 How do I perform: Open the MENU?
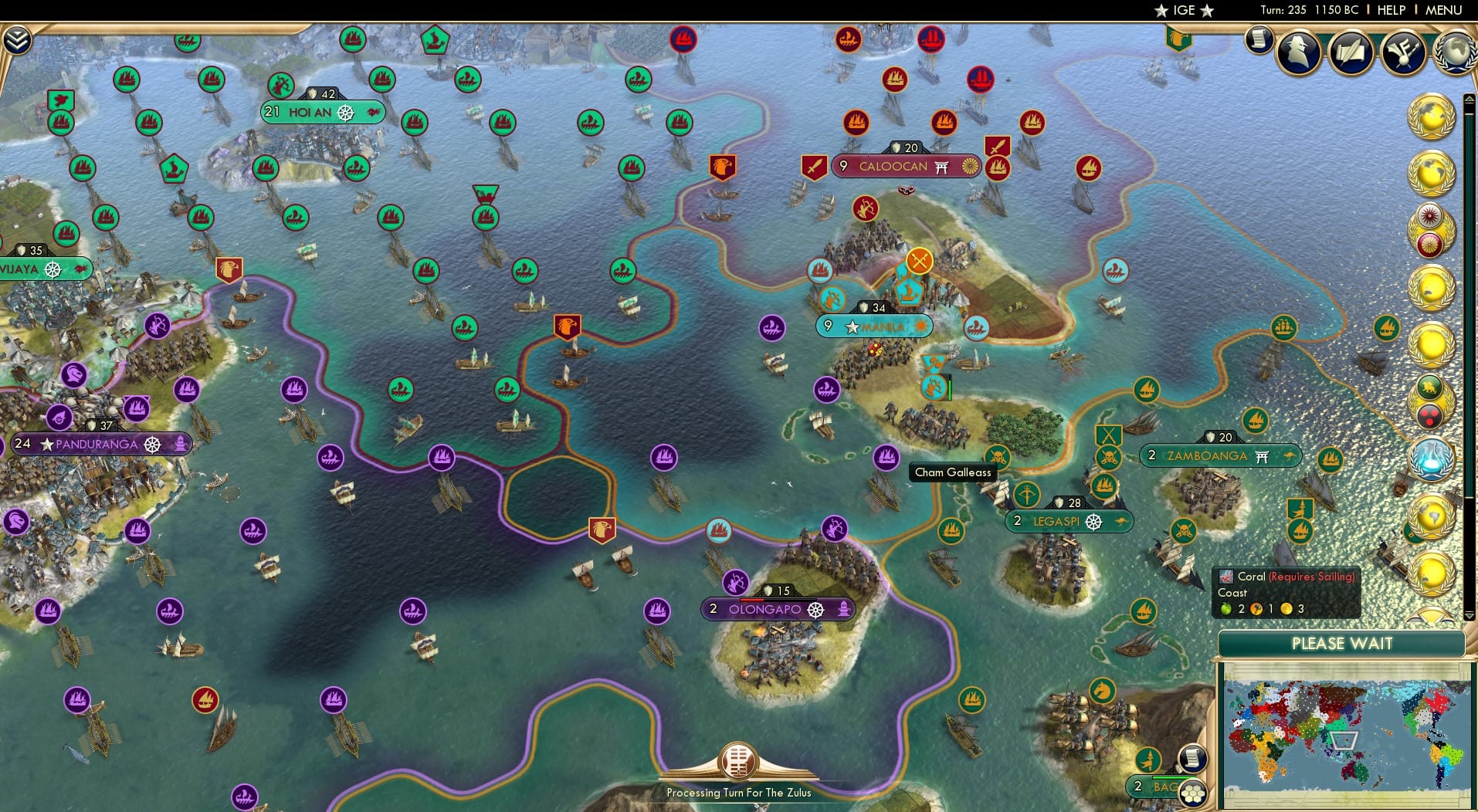[1444, 10]
